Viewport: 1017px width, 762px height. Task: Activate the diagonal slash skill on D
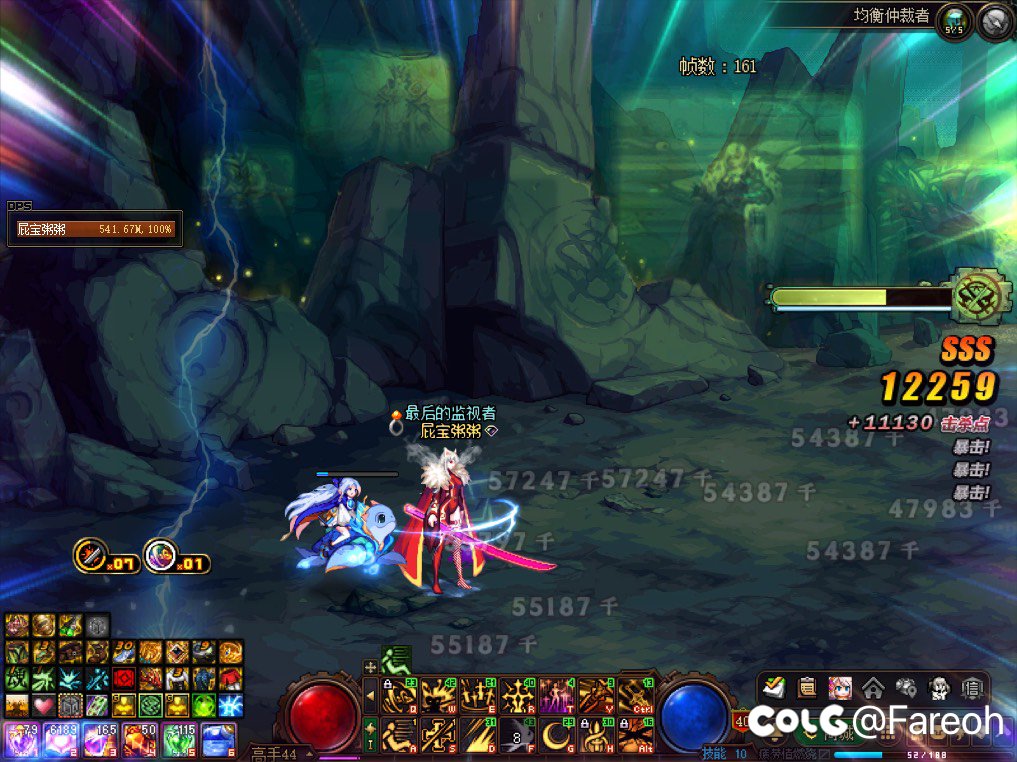click(479, 735)
